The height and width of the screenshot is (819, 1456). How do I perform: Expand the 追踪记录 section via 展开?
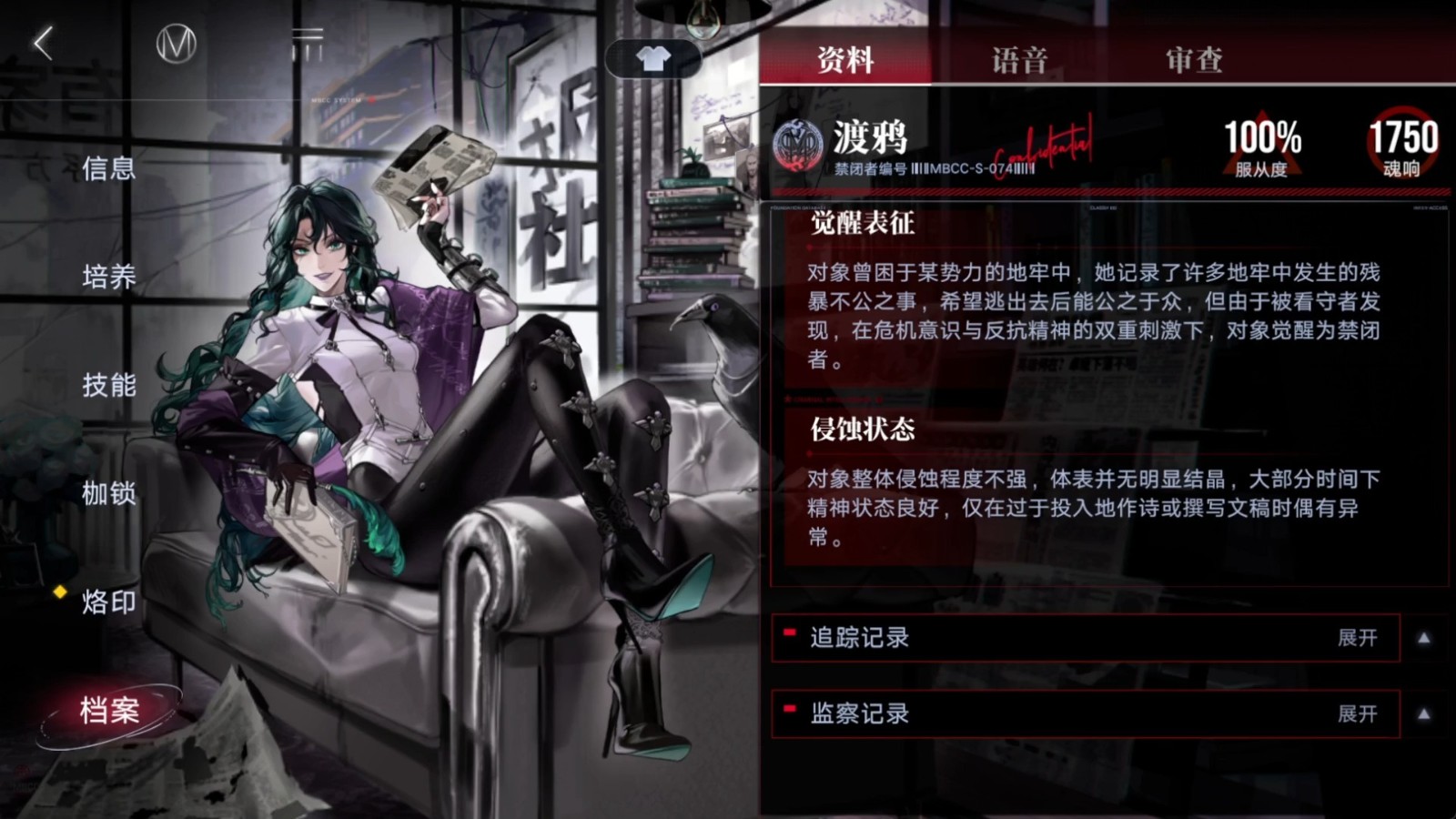click(x=1358, y=639)
